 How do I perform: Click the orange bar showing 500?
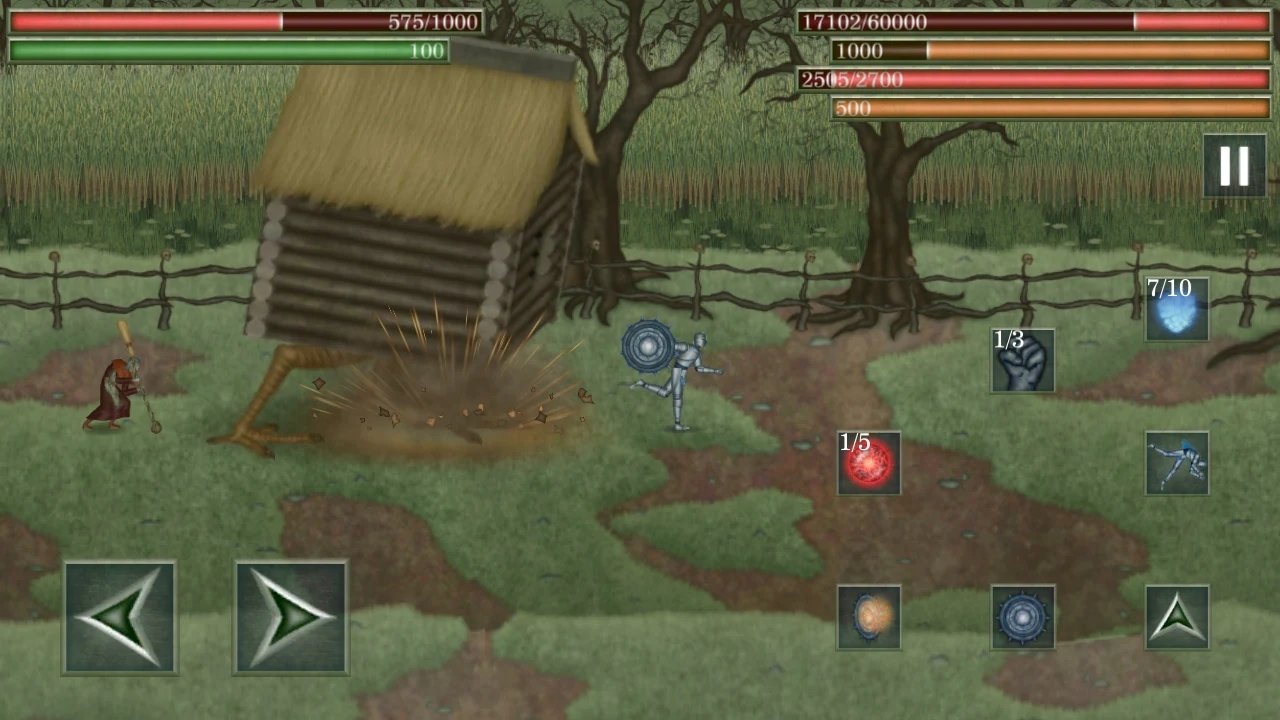point(1040,108)
